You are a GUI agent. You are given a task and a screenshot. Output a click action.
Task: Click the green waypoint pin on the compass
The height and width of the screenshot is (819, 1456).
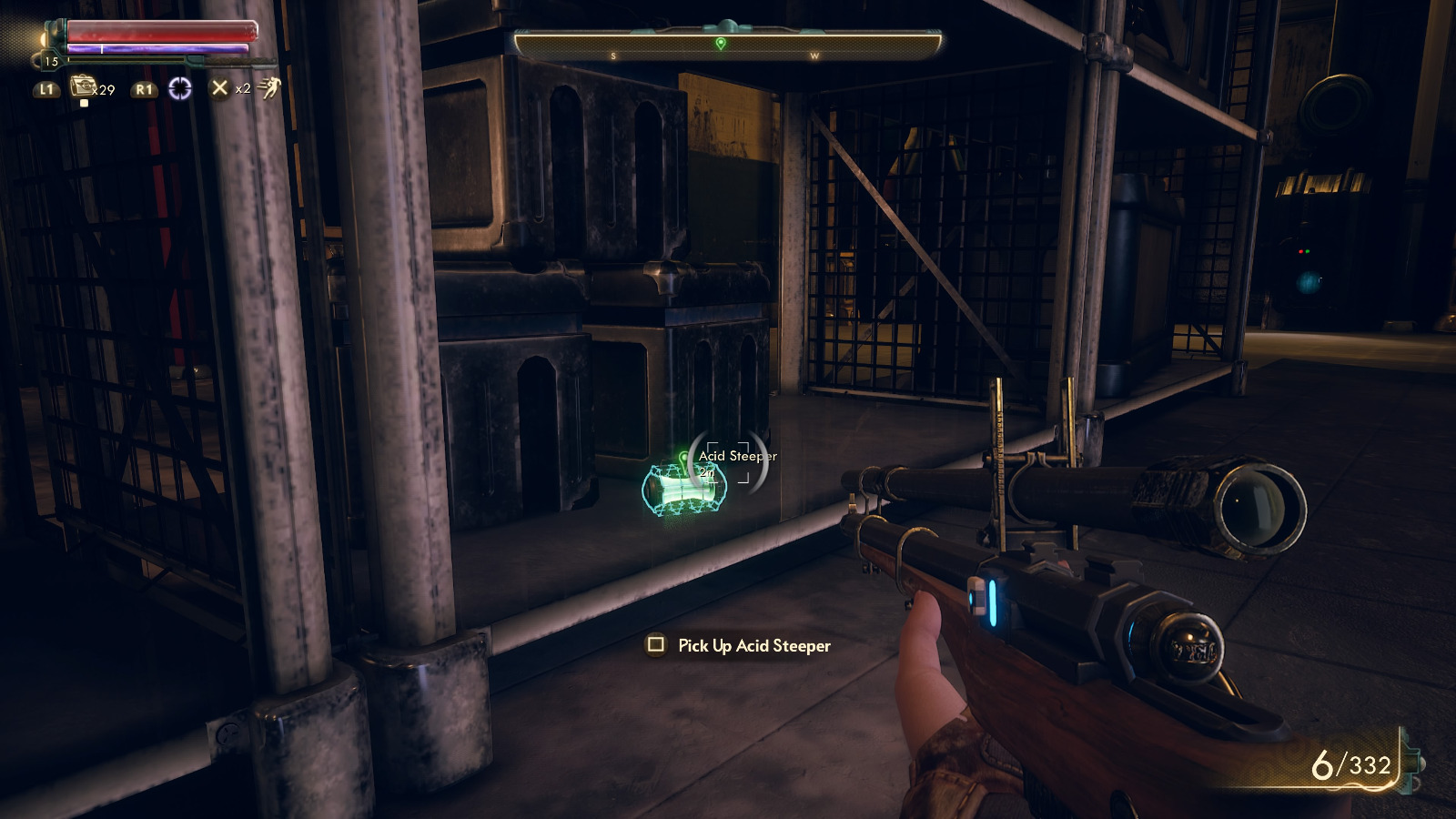[722, 41]
